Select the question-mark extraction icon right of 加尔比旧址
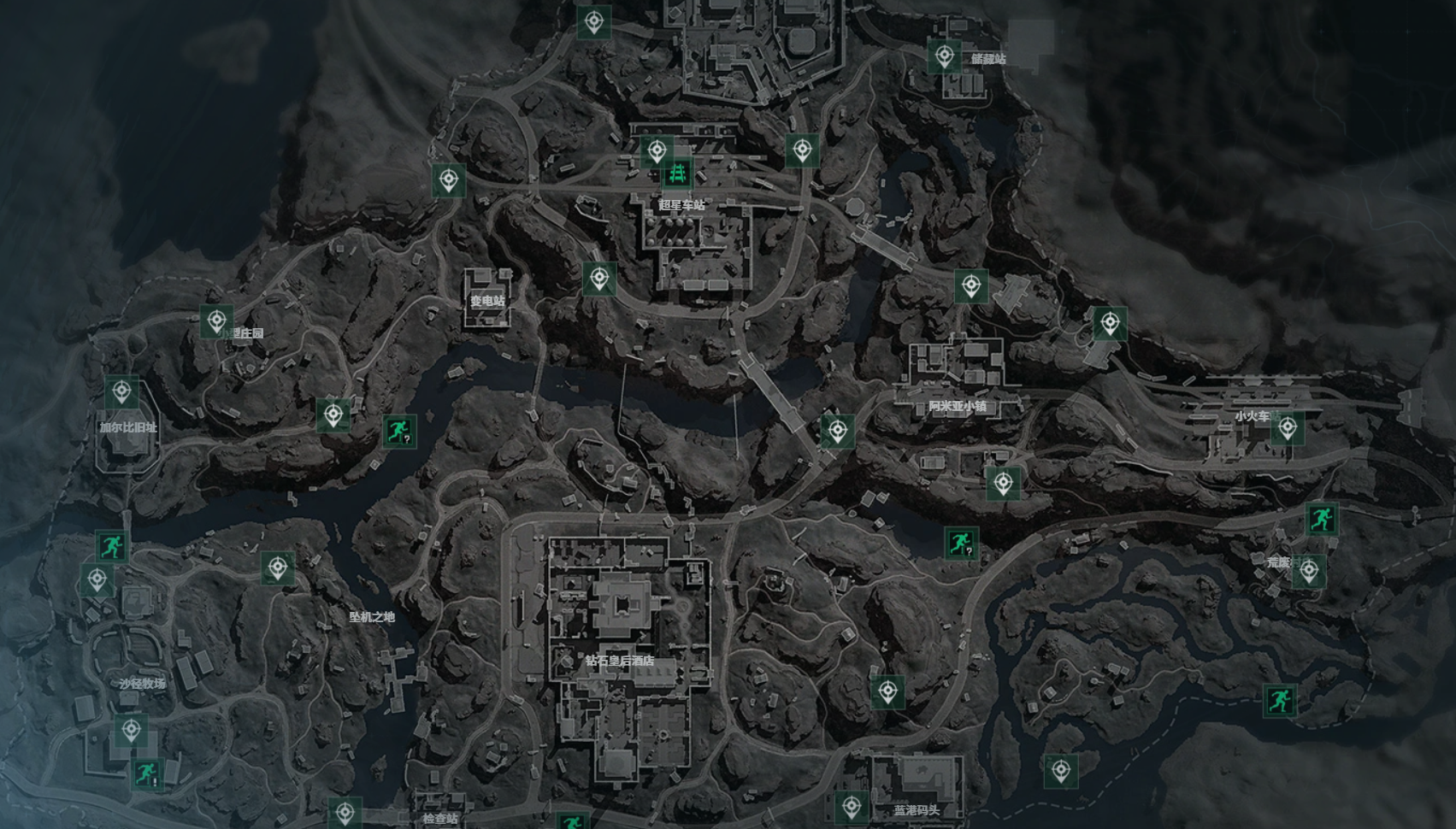This screenshot has height=829, width=1456. coord(398,432)
